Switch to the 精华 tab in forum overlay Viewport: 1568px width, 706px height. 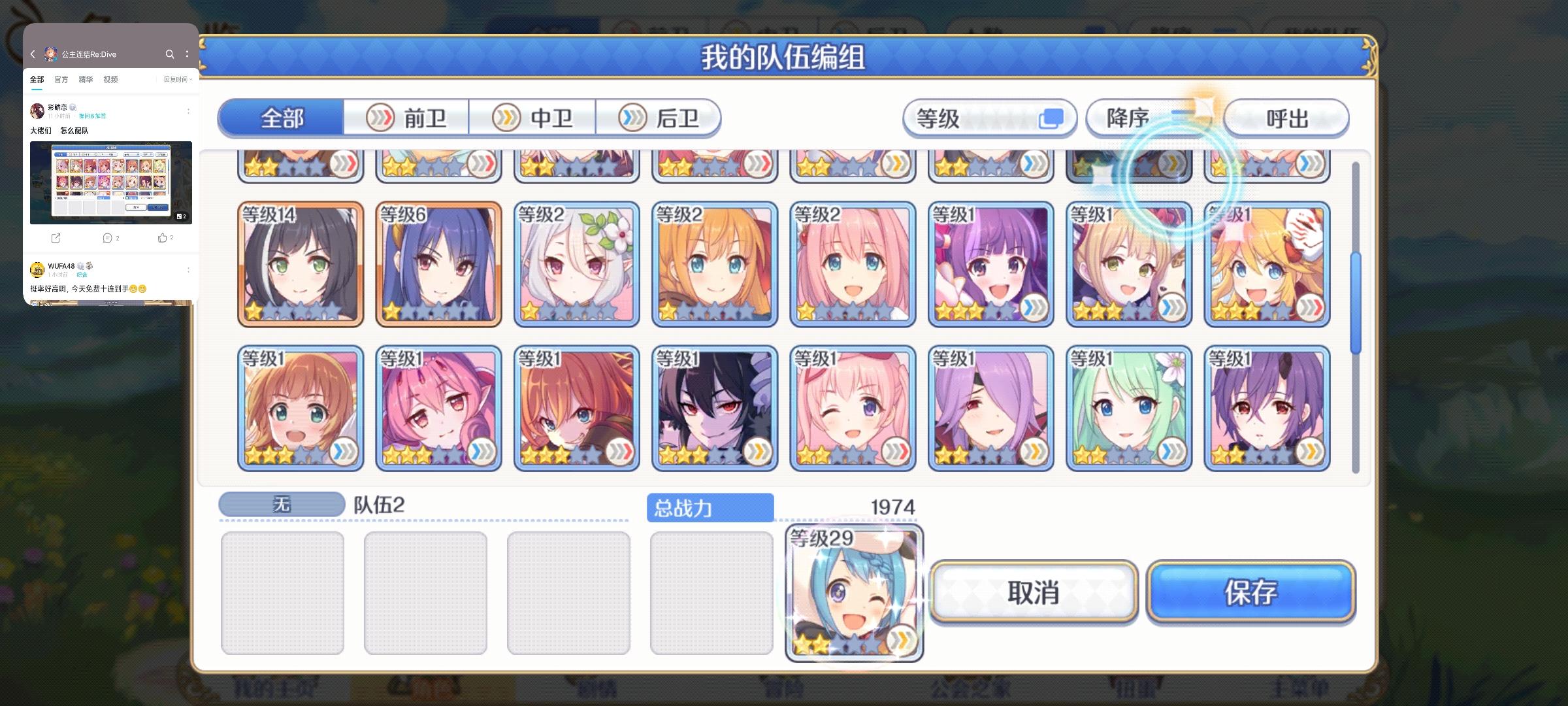[x=86, y=79]
